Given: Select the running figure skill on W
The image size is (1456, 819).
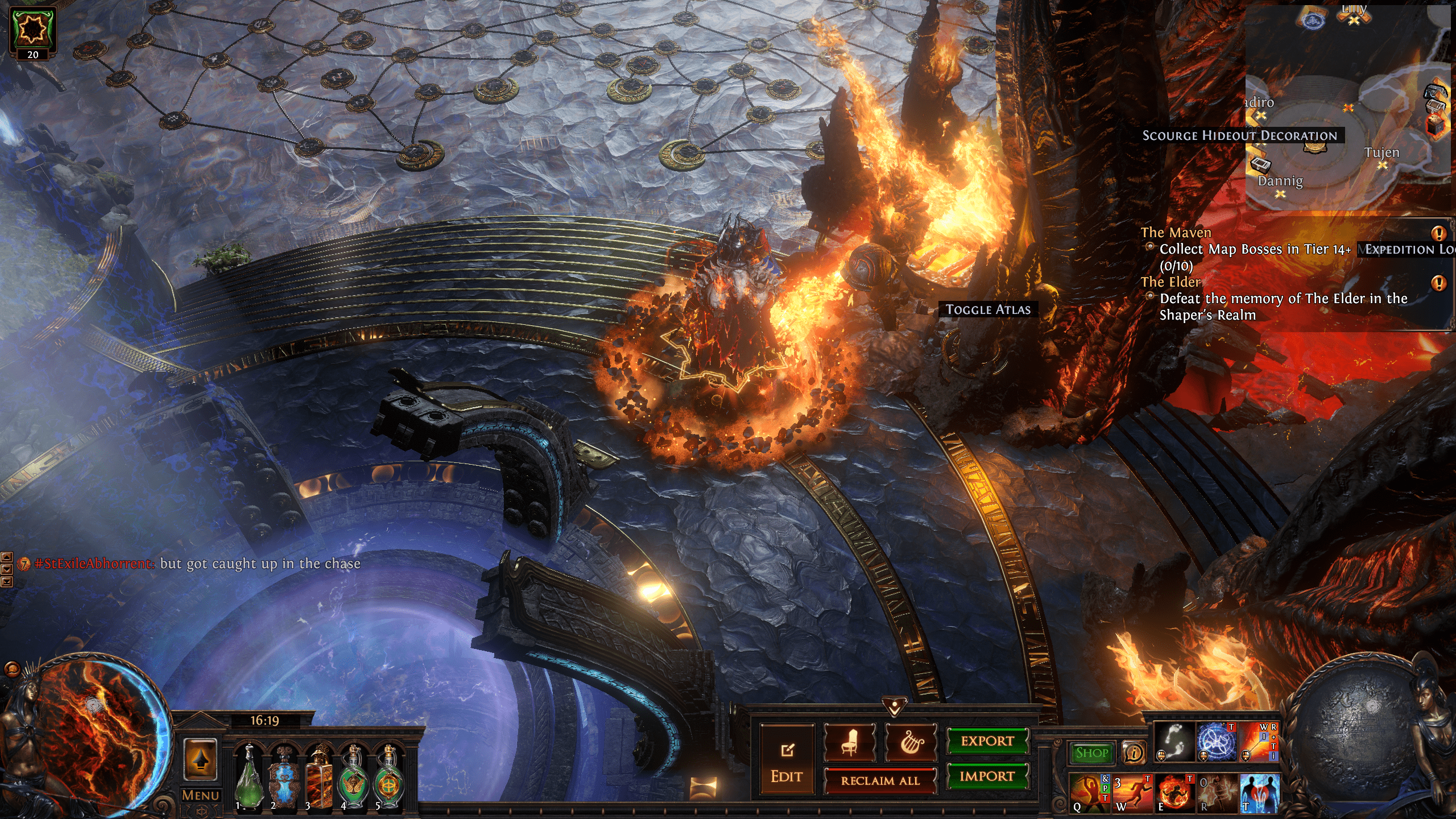Looking at the screenshot, I should coord(1131,792).
